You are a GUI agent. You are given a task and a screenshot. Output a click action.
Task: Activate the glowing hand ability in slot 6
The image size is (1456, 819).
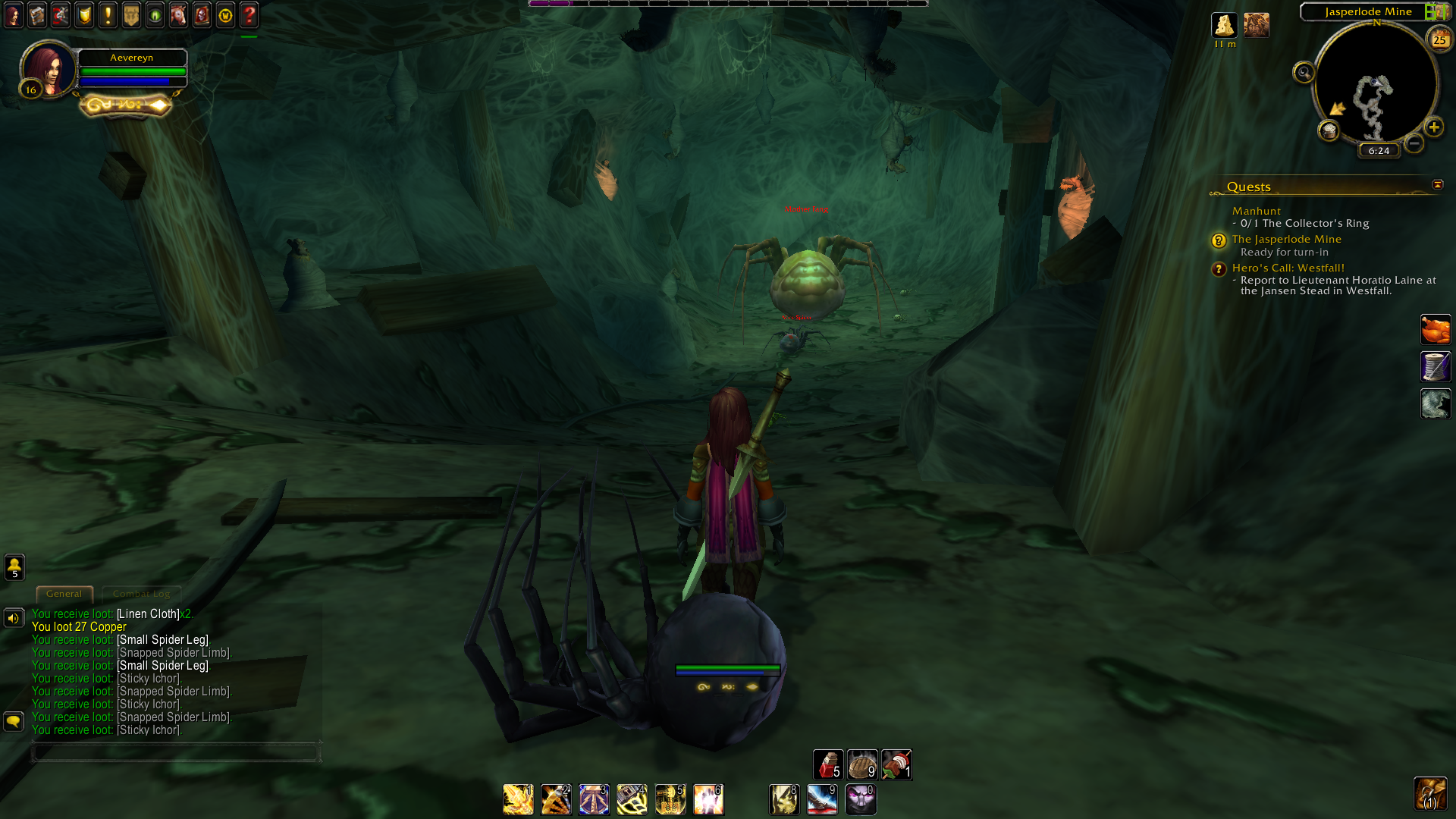tap(708, 799)
